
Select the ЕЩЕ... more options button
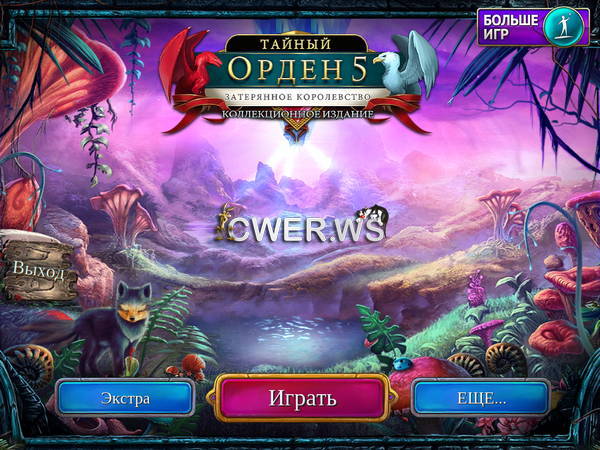point(480,398)
